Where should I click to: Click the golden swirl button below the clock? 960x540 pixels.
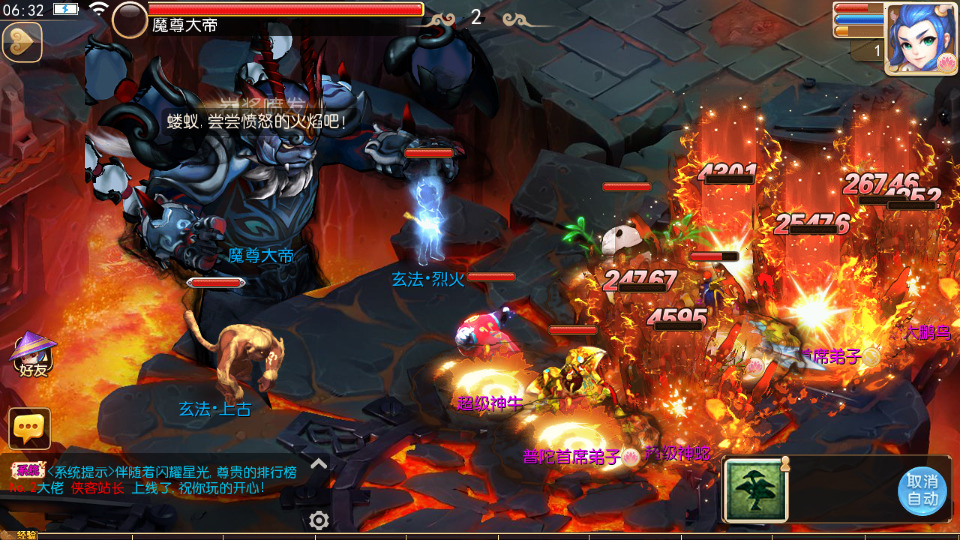coord(21,43)
